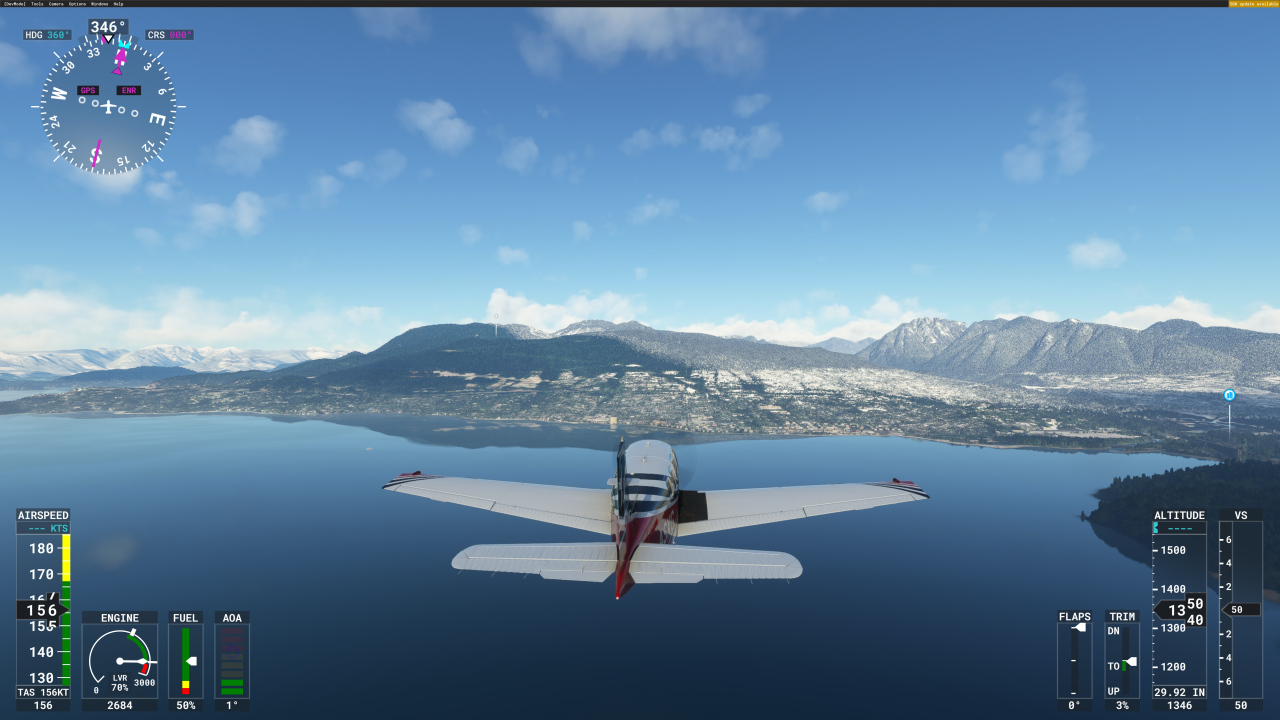Open the Help menu
The width and height of the screenshot is (1280, 720).
pyautogui.click(x=118, y=4)
